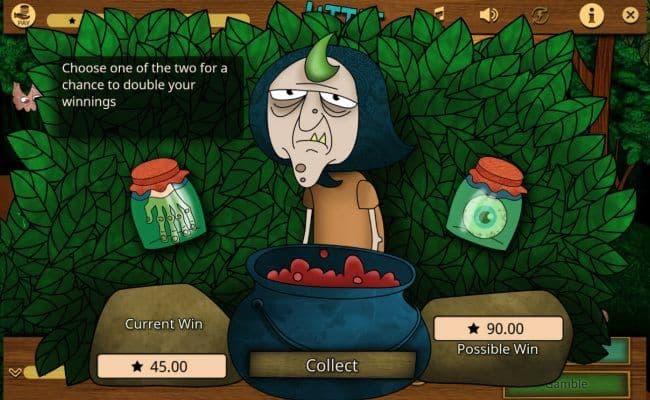Choose the severed hand jar
650x400 pixels.
pyautogui.click(x=167, y=204)
